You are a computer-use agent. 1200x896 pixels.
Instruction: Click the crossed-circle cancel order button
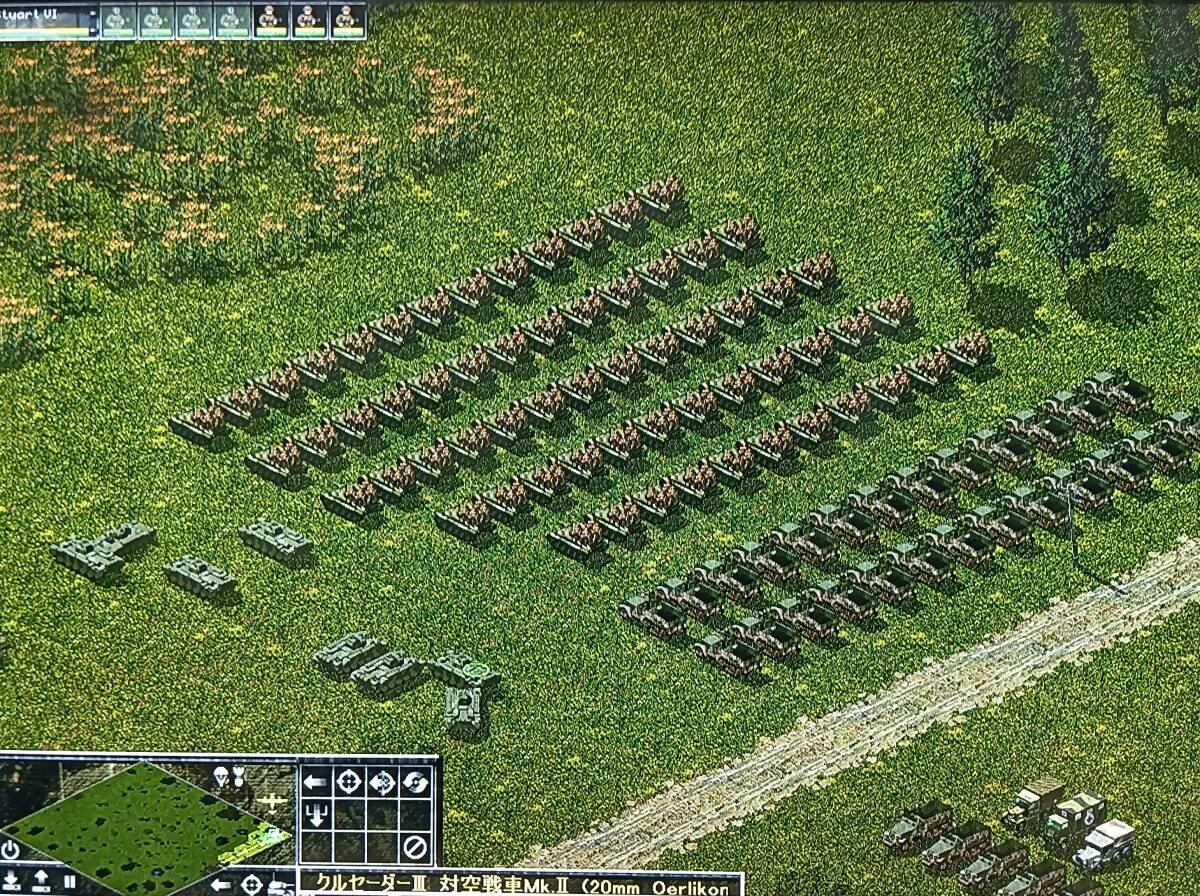415,848
